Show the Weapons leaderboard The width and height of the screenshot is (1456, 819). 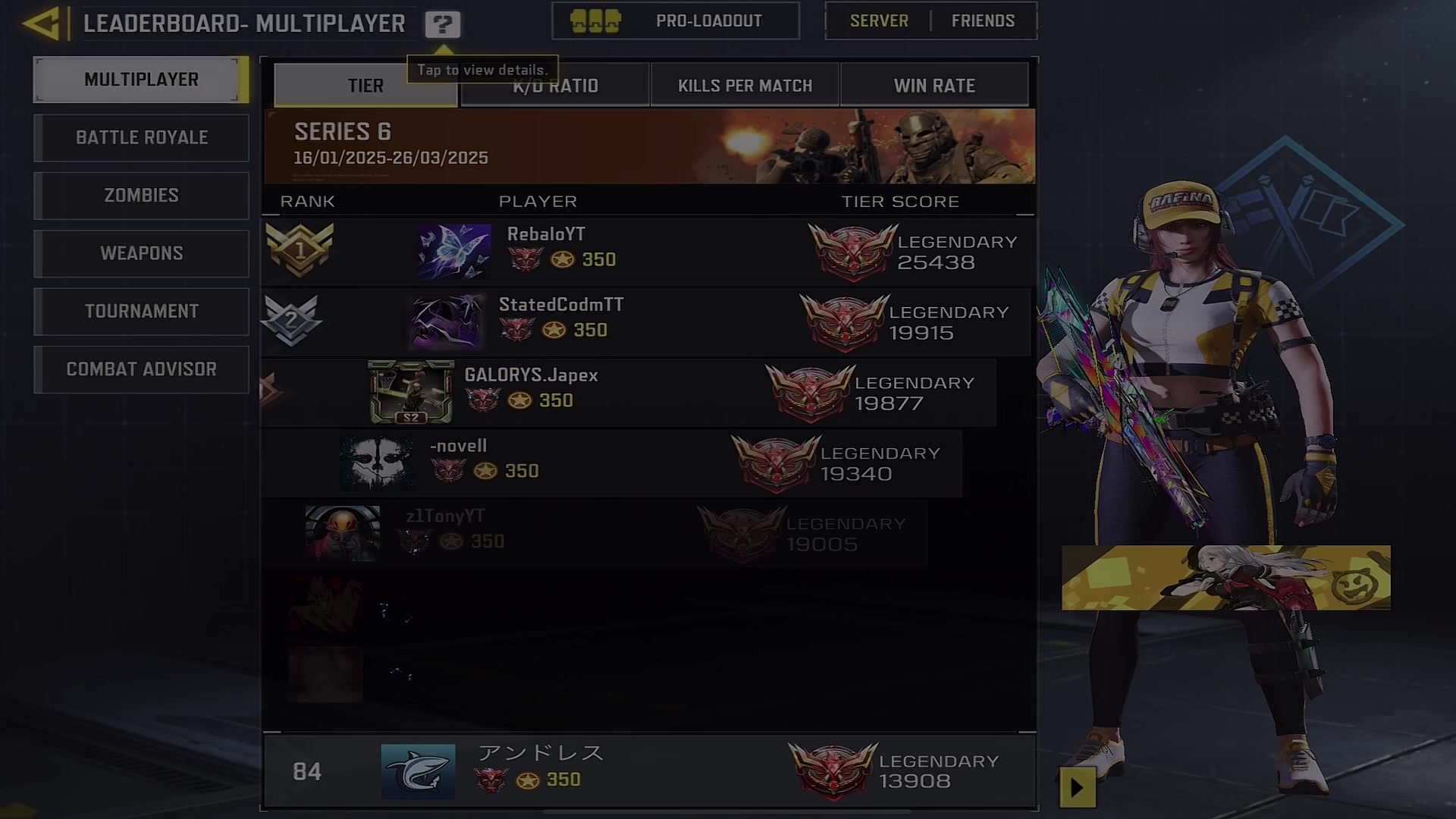coord(141,253)
